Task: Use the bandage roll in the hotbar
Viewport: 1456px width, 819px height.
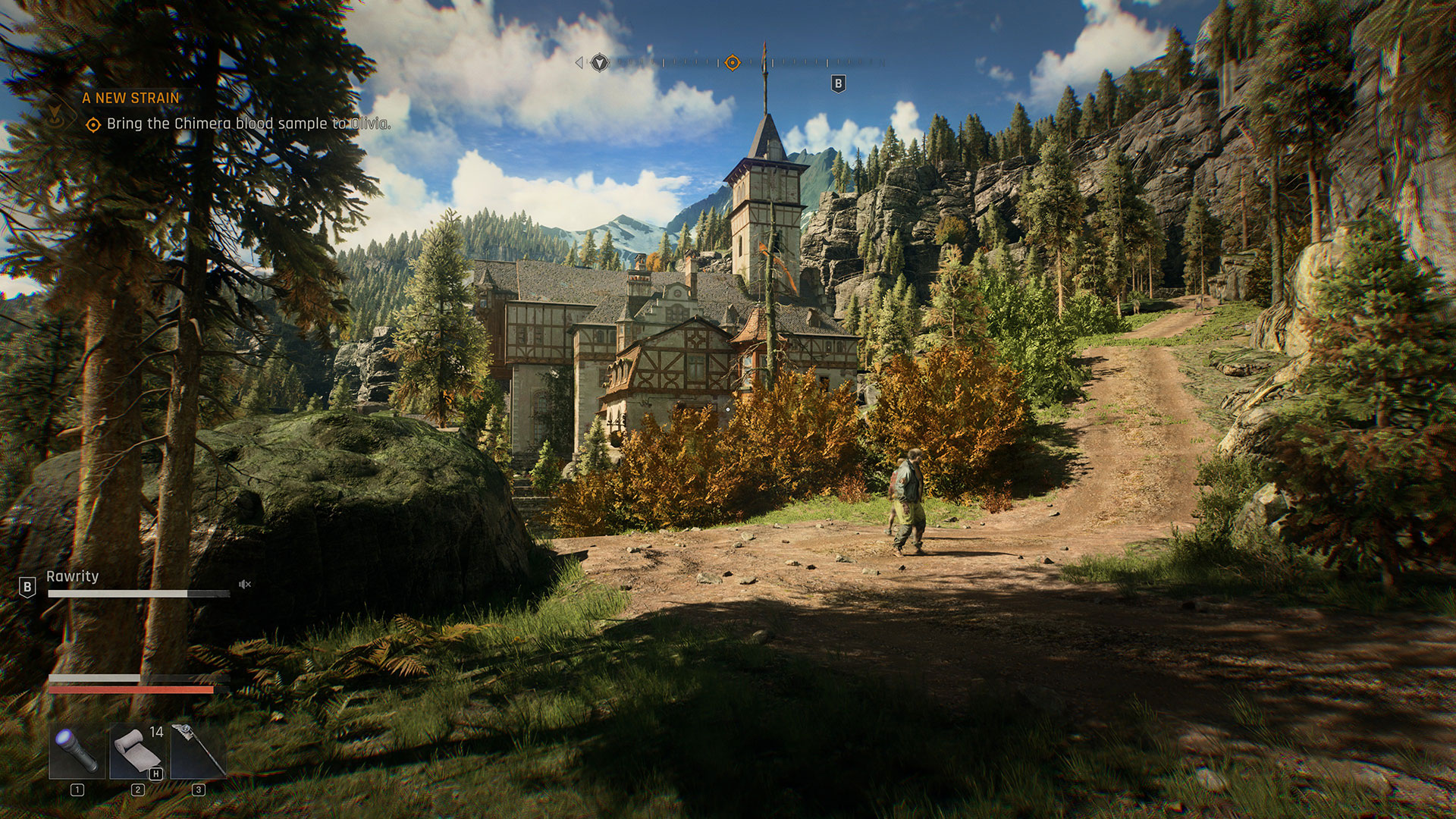Action: (x=137, y=751)
